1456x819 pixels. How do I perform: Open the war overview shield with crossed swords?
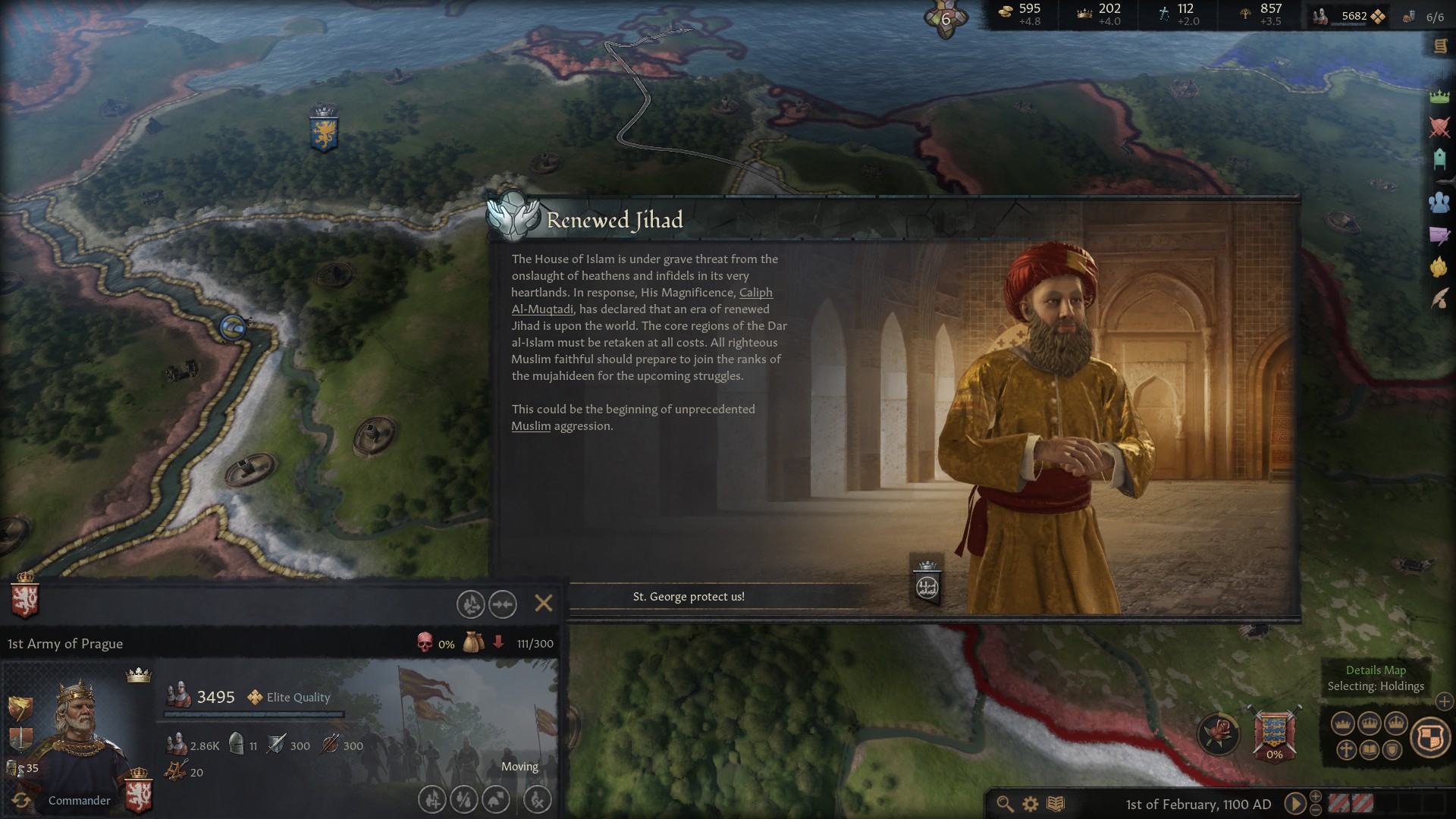pyautogui.click(x=1274, y=733)
